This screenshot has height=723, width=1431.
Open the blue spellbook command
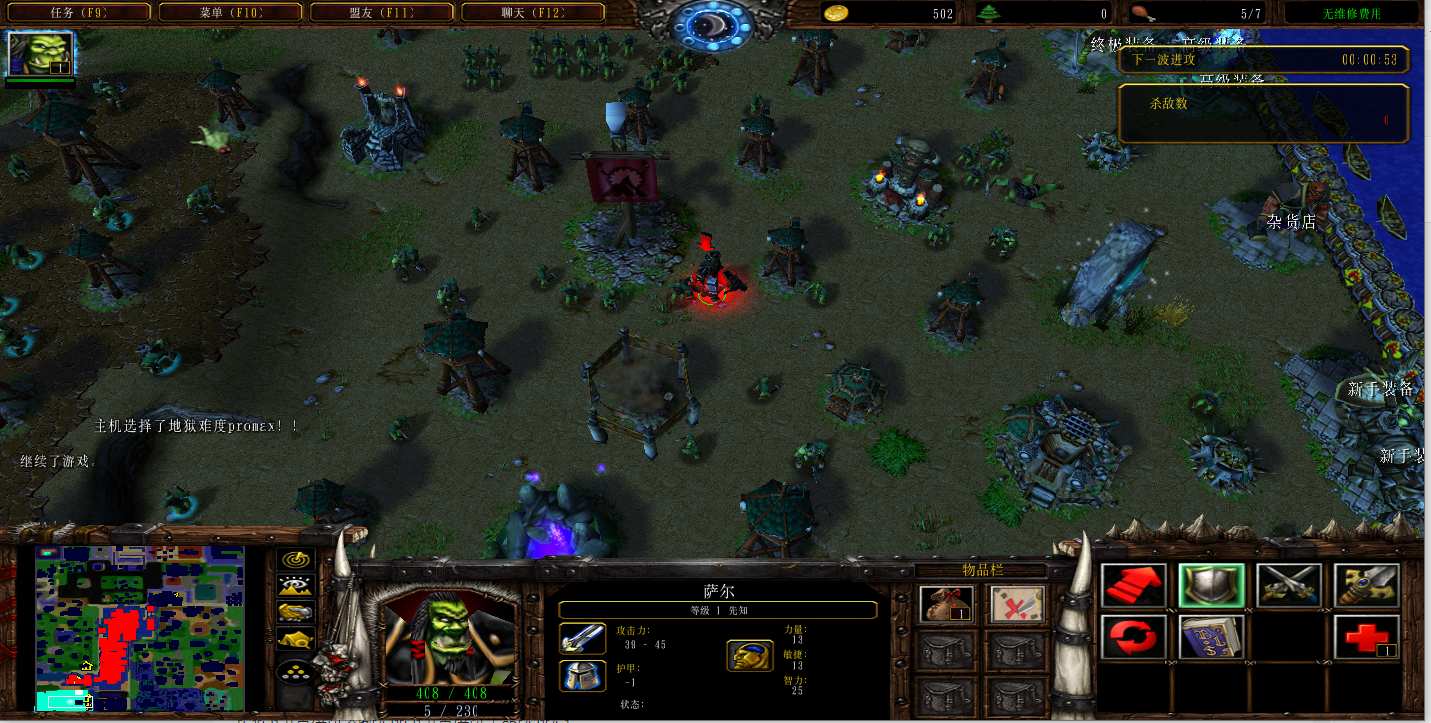coord(1211,637)
